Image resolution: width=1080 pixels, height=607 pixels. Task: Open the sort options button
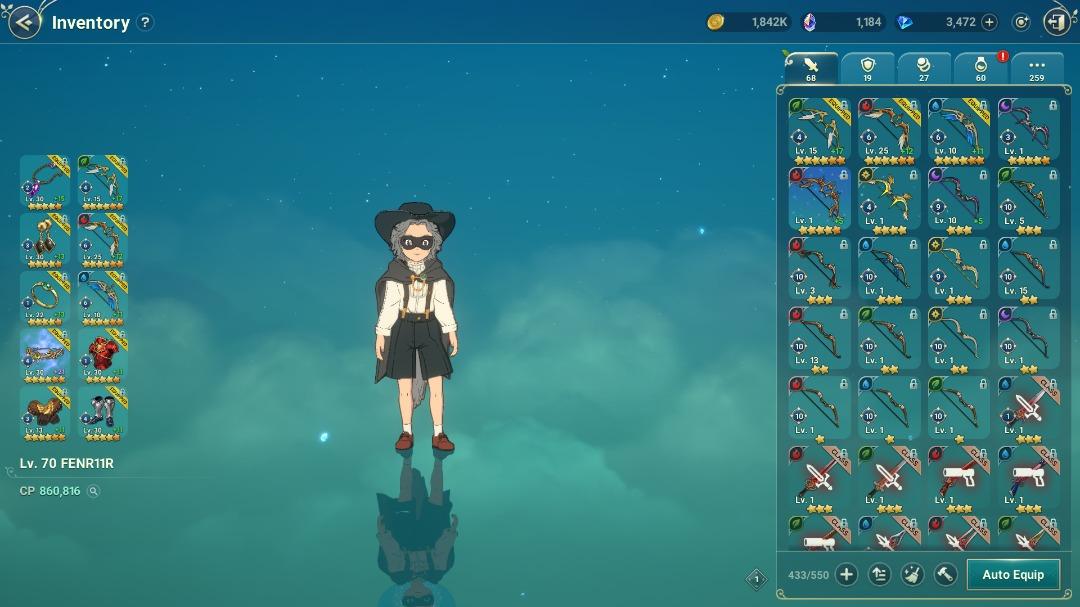click(x=879, y=574)
